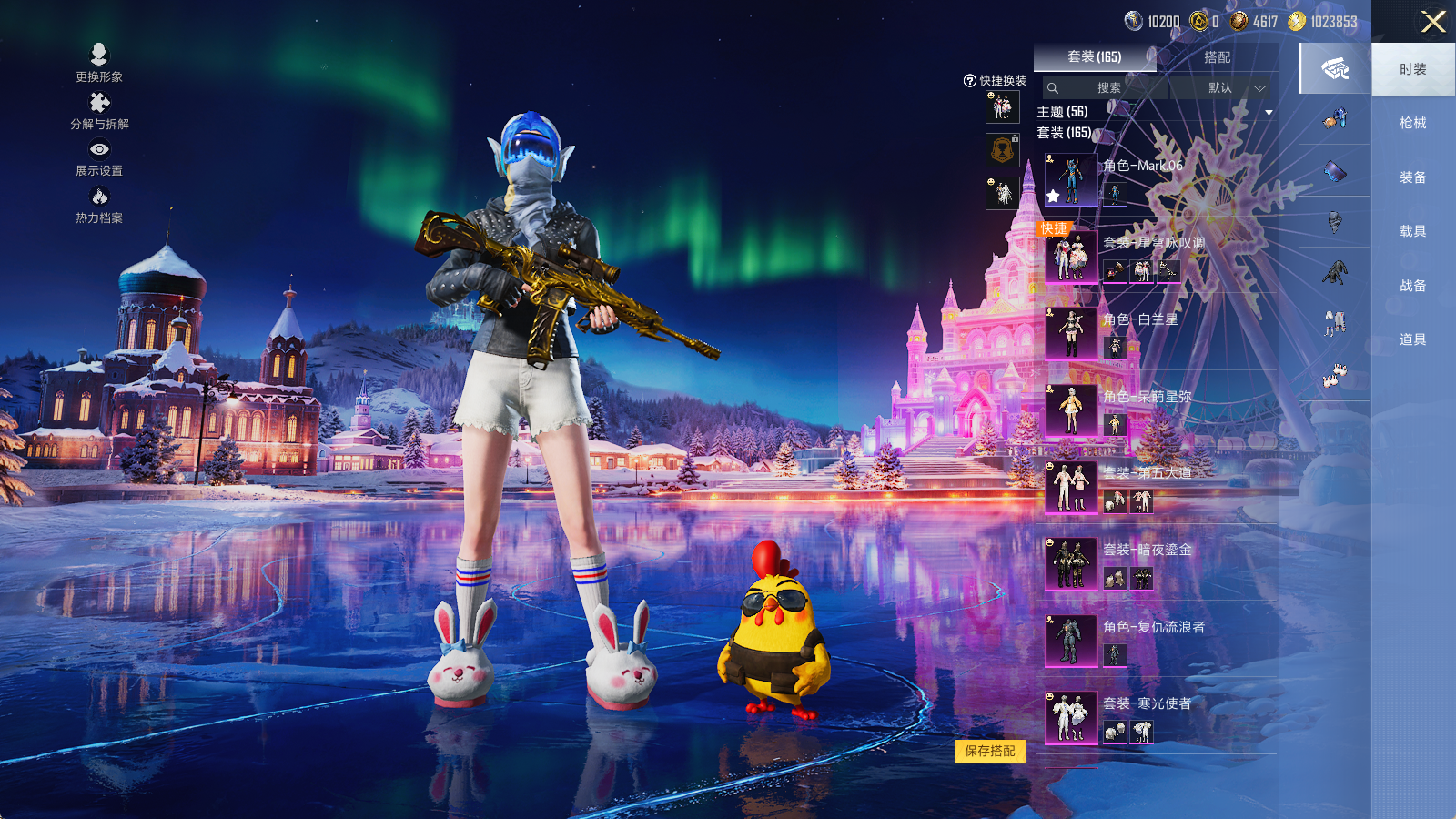Viewport: 1456px width, 819px height.
Task: Open the 道具 (items) category
Action: 1412,339
